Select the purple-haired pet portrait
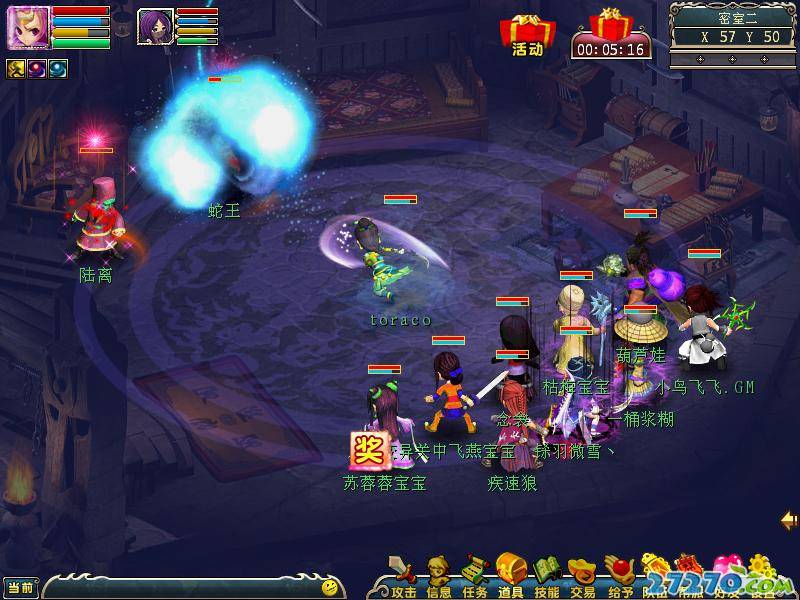800x600 pixels. (155, 26)
